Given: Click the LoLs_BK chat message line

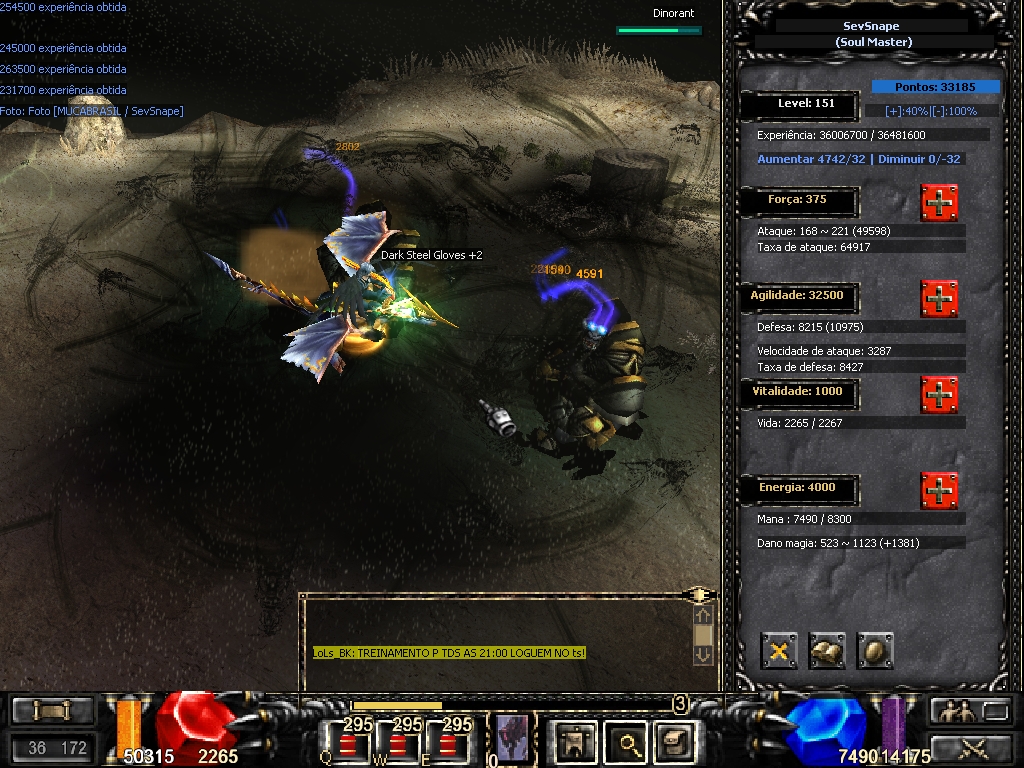Looking at the screenshot, I should (x=449, y=653).
